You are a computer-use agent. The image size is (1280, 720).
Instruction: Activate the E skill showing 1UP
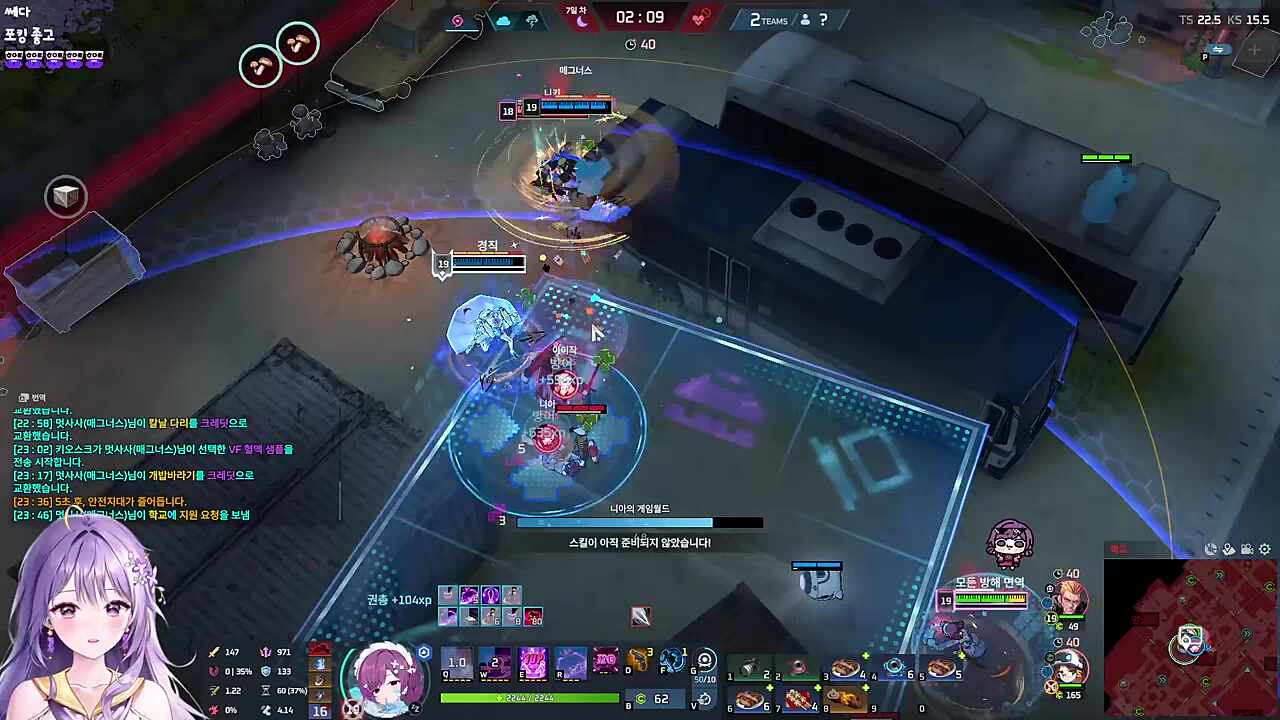[x=533, y=662]
